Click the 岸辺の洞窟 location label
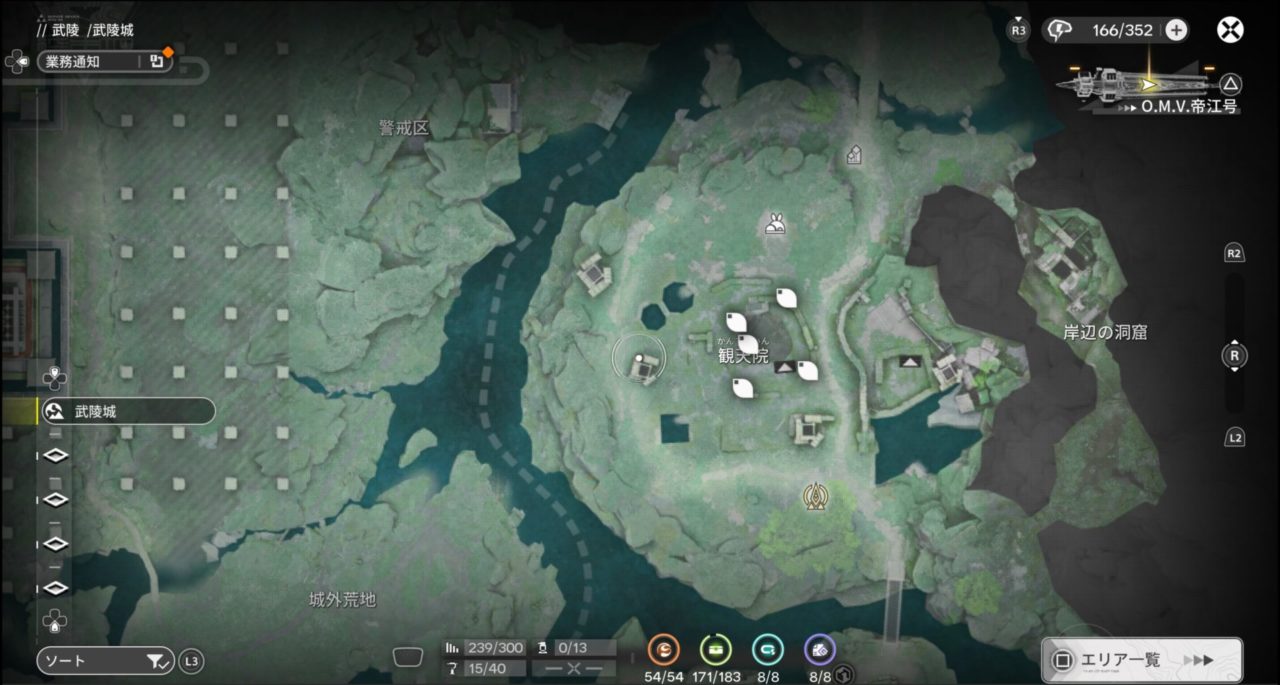 (x=1105, y=332)
